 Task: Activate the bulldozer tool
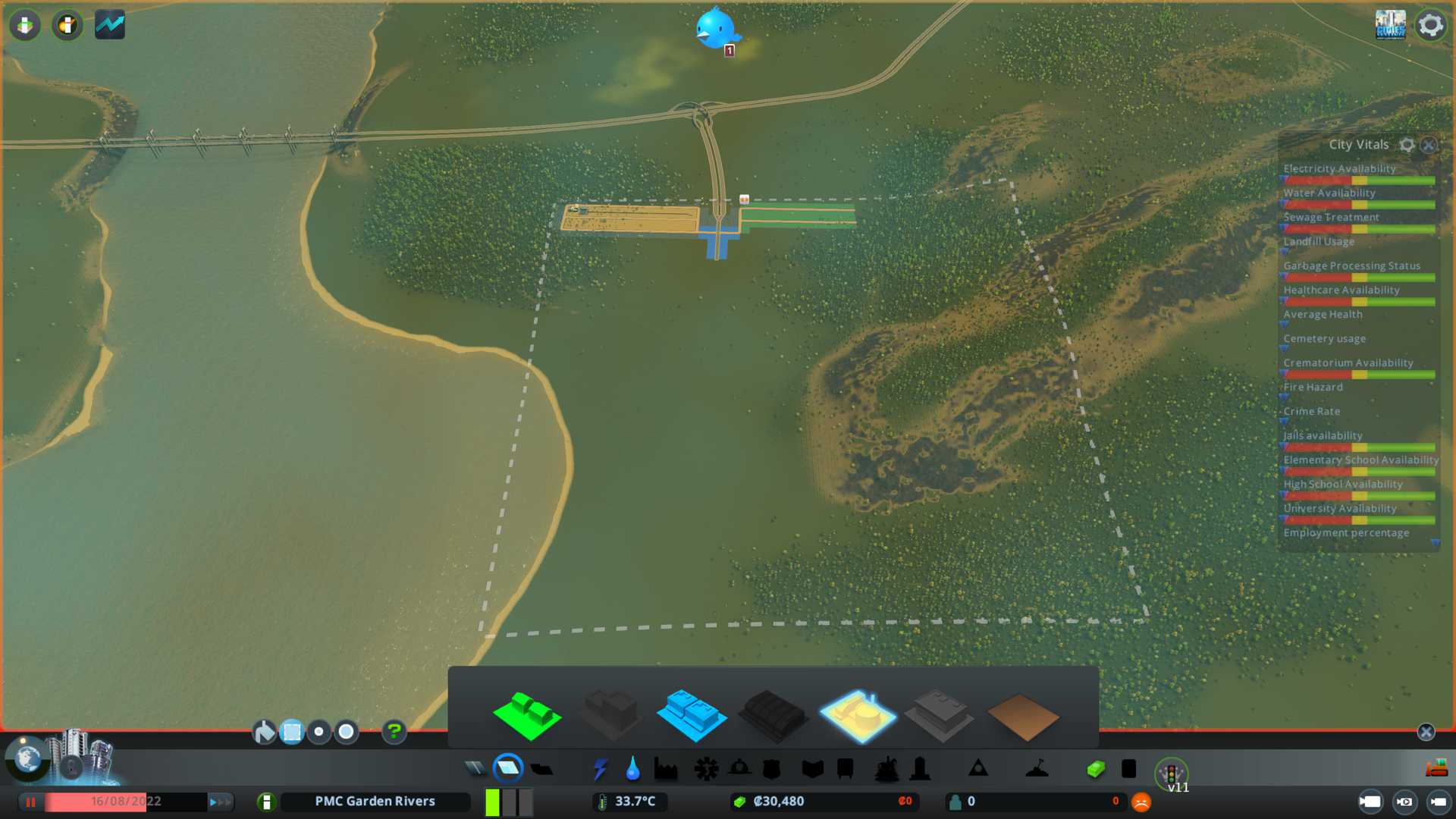click(1436, 769)
